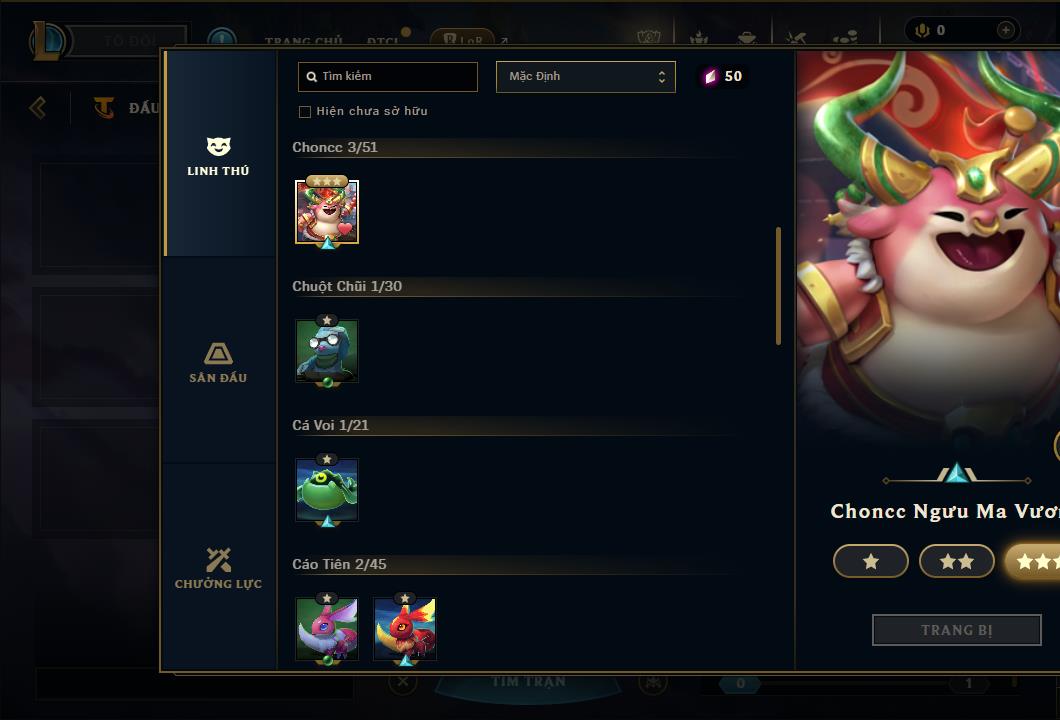The image size is (1060, 720).
Task: Click the Trang Bị equip button
Action: pyautogui.click(x=956, y=630)
